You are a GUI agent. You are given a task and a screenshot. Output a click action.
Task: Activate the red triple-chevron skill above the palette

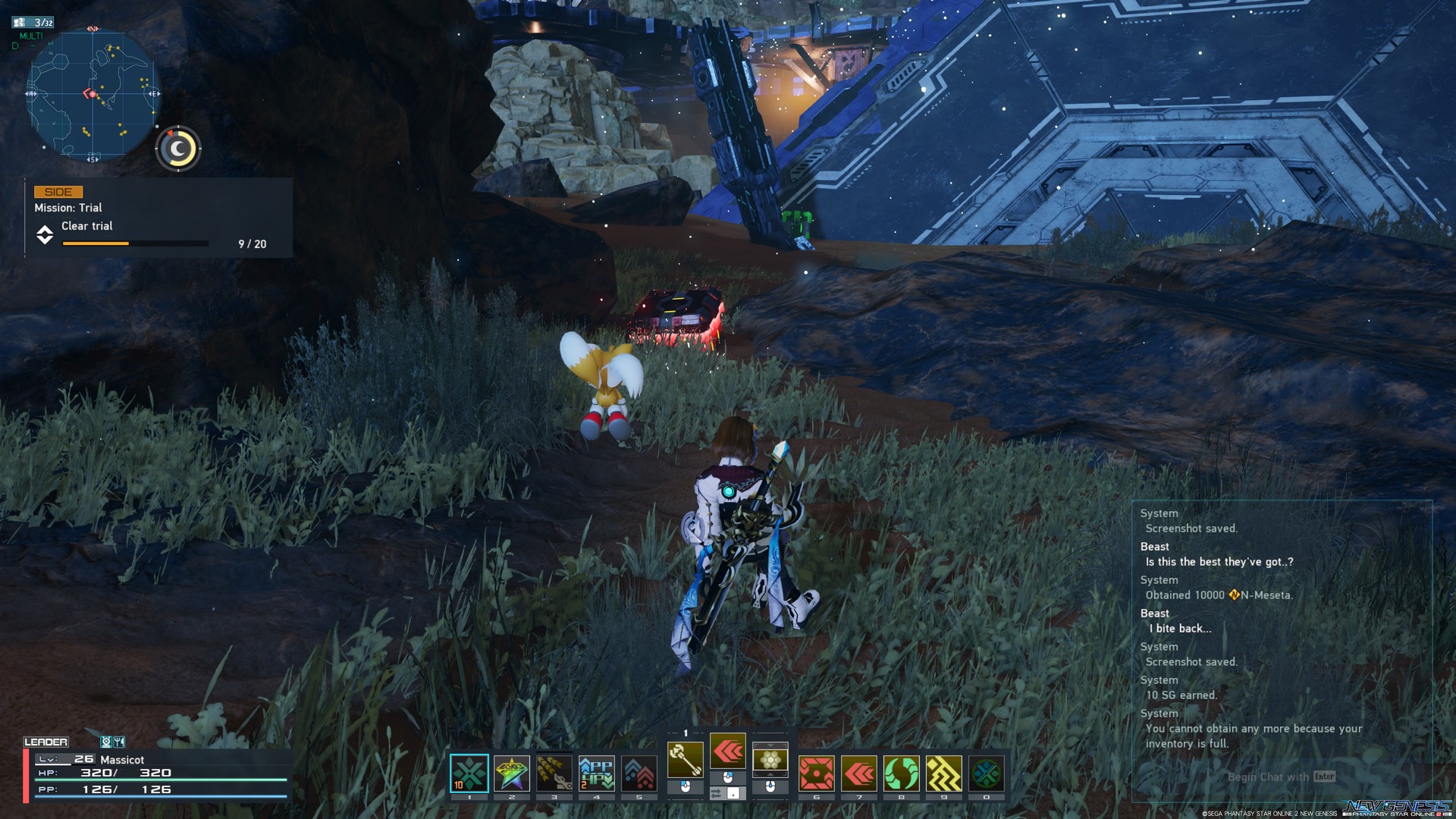tap(728, 752)
